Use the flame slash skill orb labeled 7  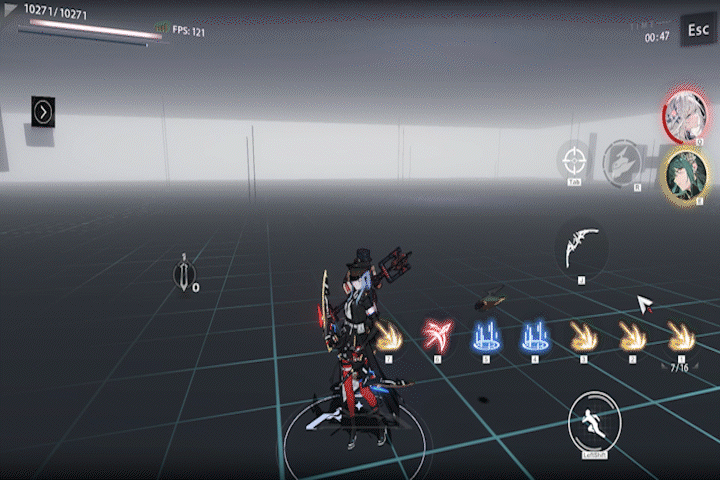(x=389, y=334)
